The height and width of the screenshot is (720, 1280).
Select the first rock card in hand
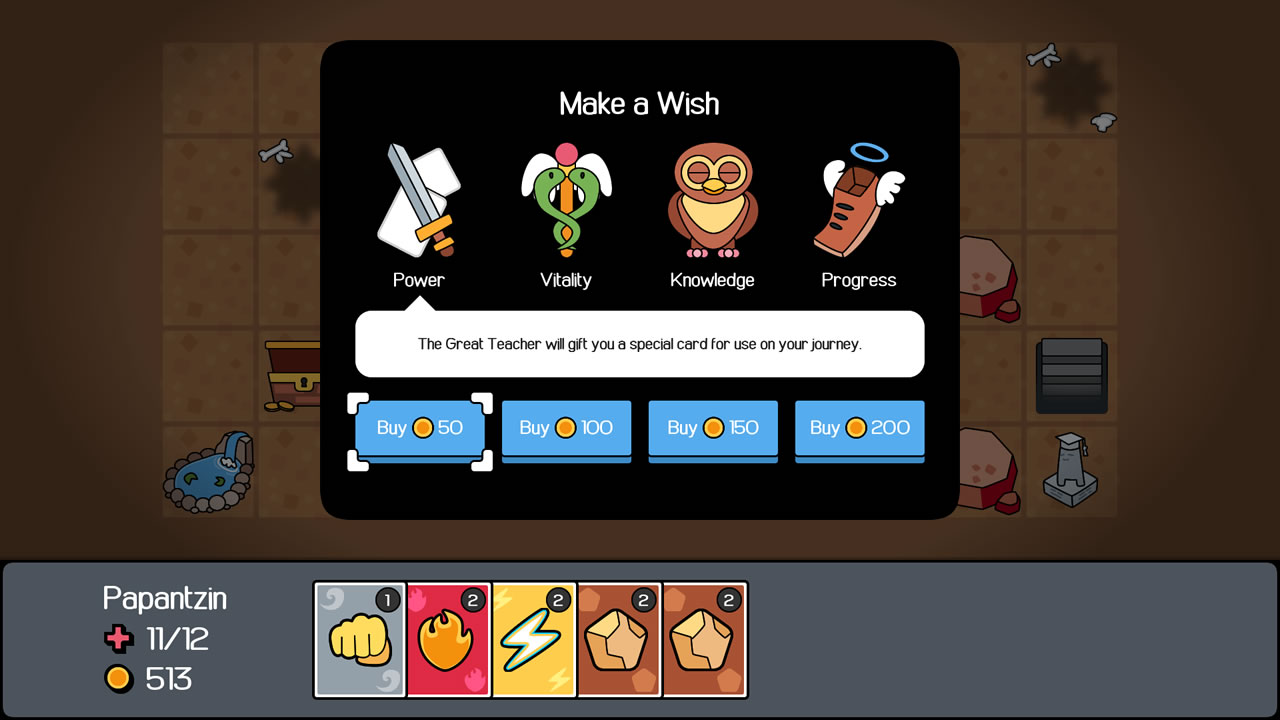(x=618, y=638)
